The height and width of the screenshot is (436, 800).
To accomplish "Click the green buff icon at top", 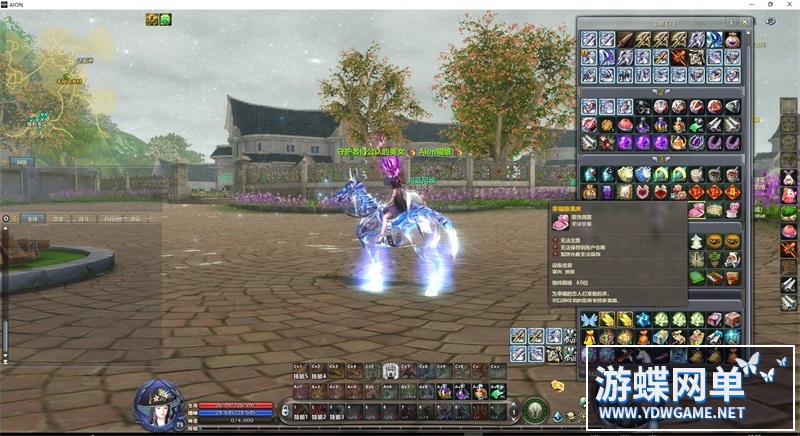I will 165,19.
